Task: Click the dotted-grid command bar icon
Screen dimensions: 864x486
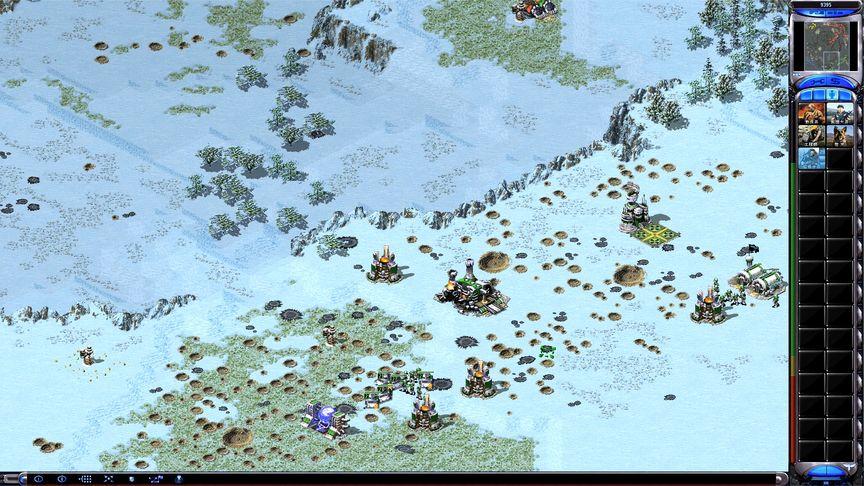Action: tap(85, 479)
